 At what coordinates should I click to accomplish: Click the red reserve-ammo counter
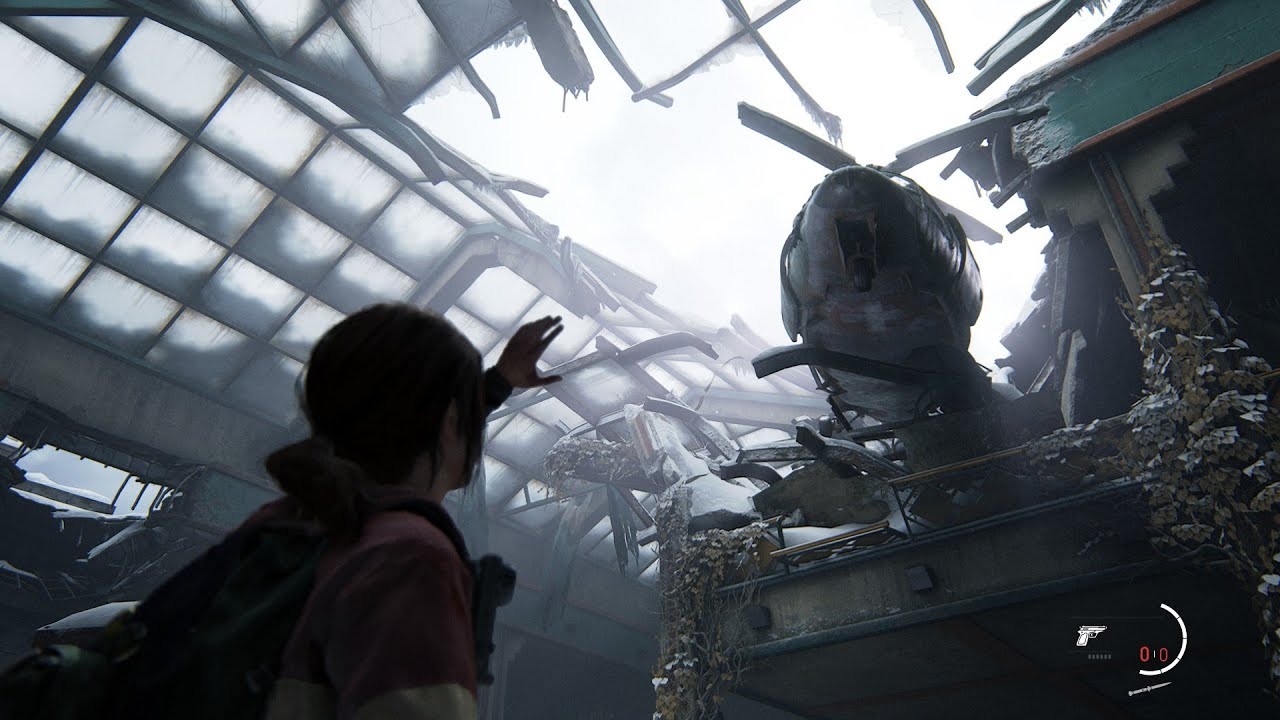coord(1164,653)
